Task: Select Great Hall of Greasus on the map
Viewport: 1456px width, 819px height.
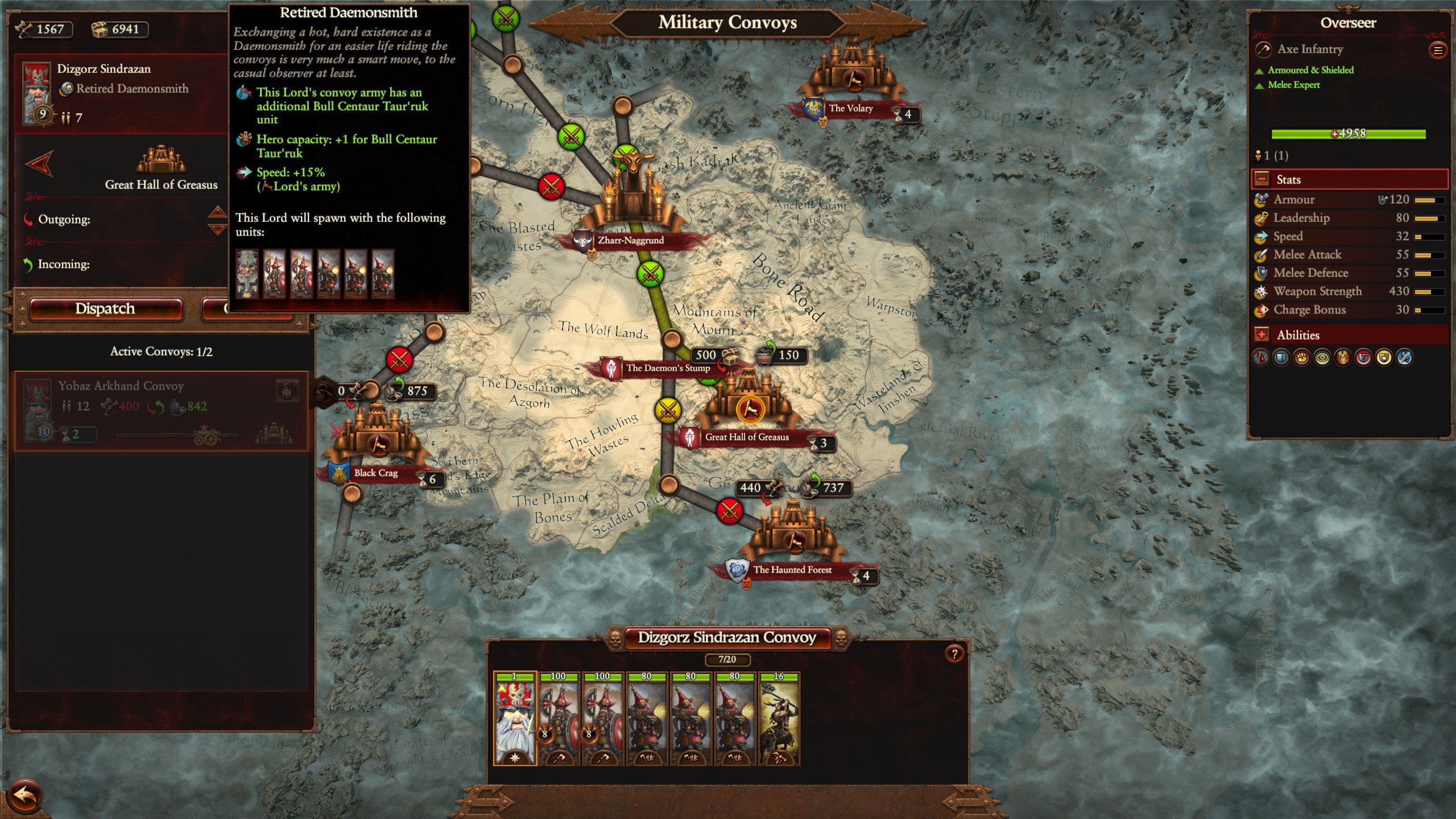Action: [749, 408]
